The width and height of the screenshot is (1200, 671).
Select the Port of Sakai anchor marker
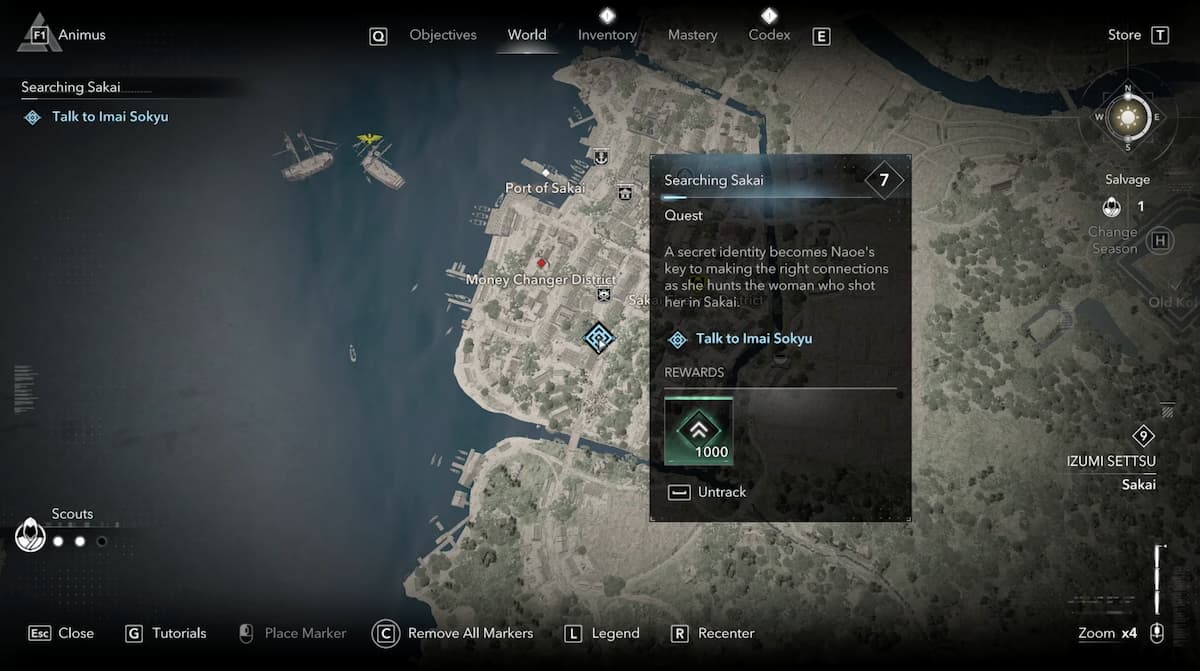click(600, 157)
